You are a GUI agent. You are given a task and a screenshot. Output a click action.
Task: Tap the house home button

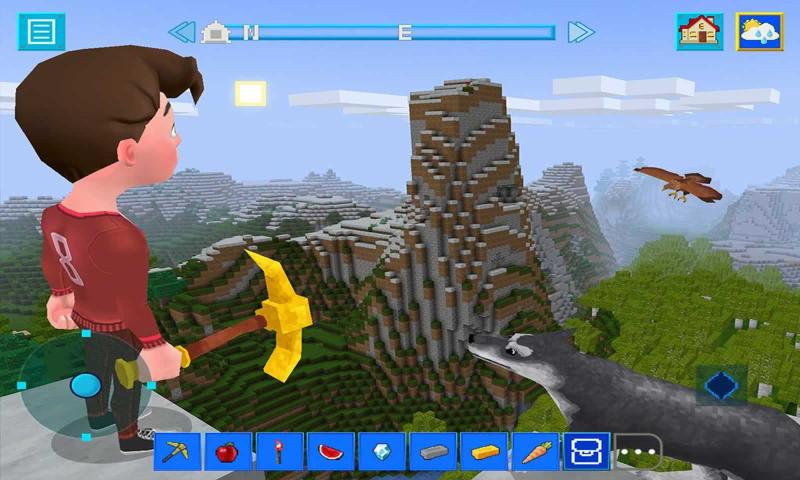click(700, 31)
